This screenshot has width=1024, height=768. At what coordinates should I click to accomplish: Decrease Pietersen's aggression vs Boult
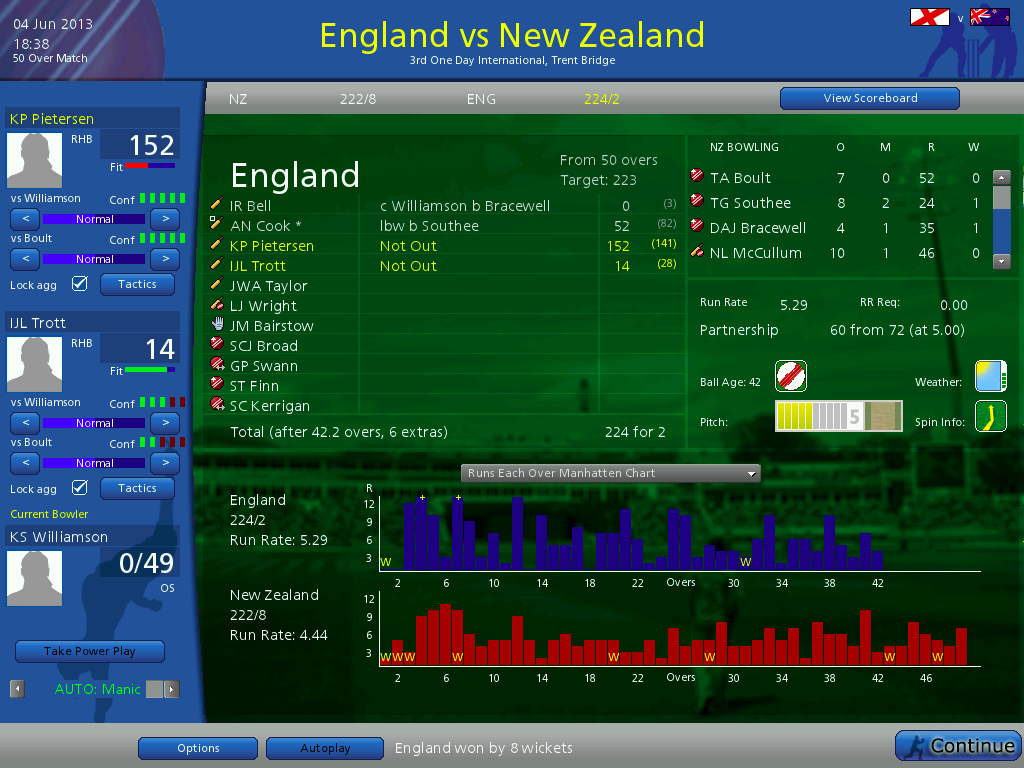coord(25,258)
